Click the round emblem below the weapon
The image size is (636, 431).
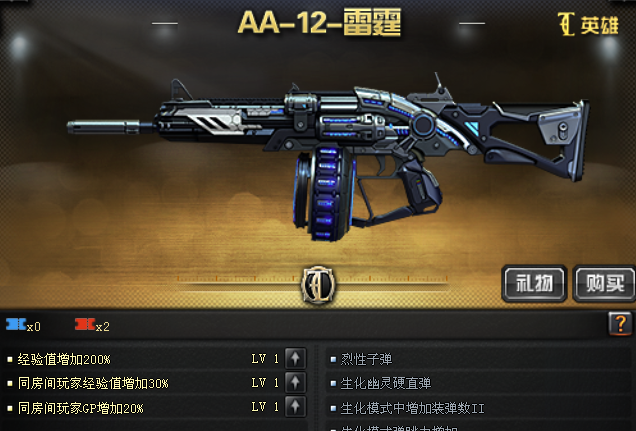pyautogui.click(x=317, y=284)
